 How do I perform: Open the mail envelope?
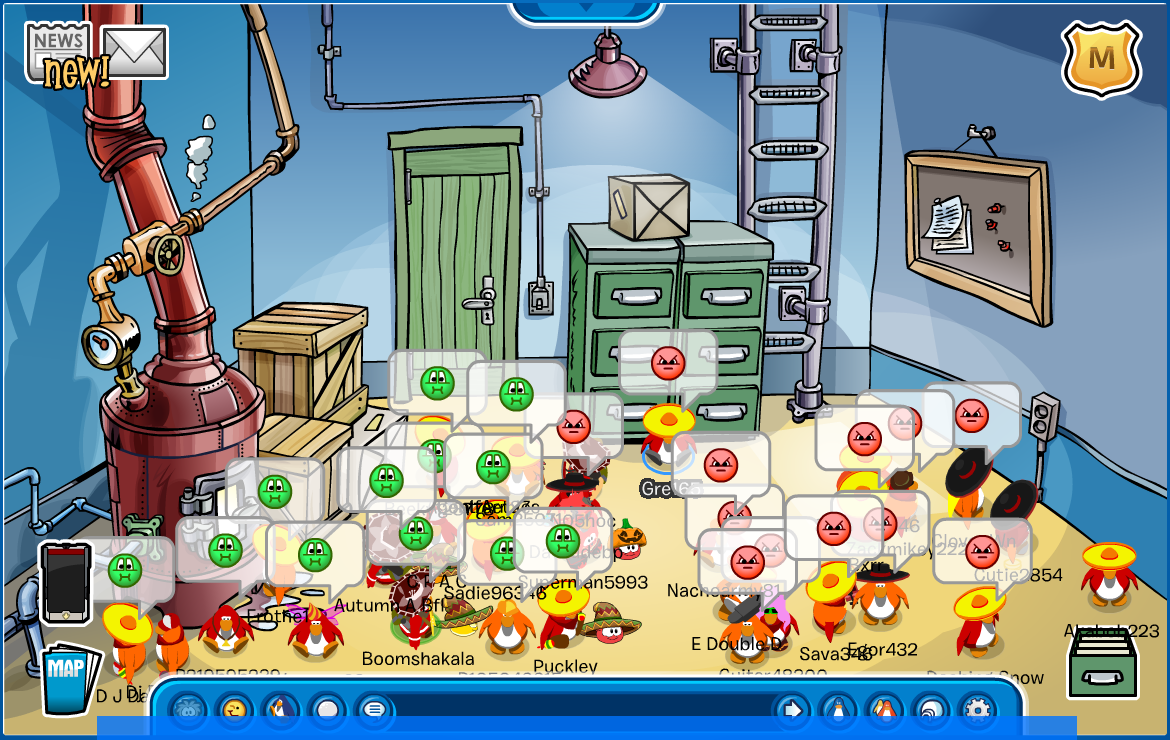tap(134, 51)
